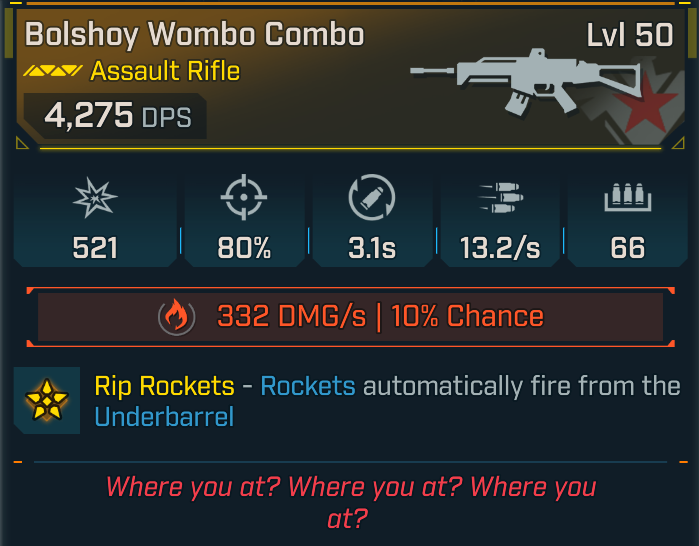This screenshot has width=699, height=546.
Task: Click the incendiary flame element icon
Action: (x=176, y=317)
